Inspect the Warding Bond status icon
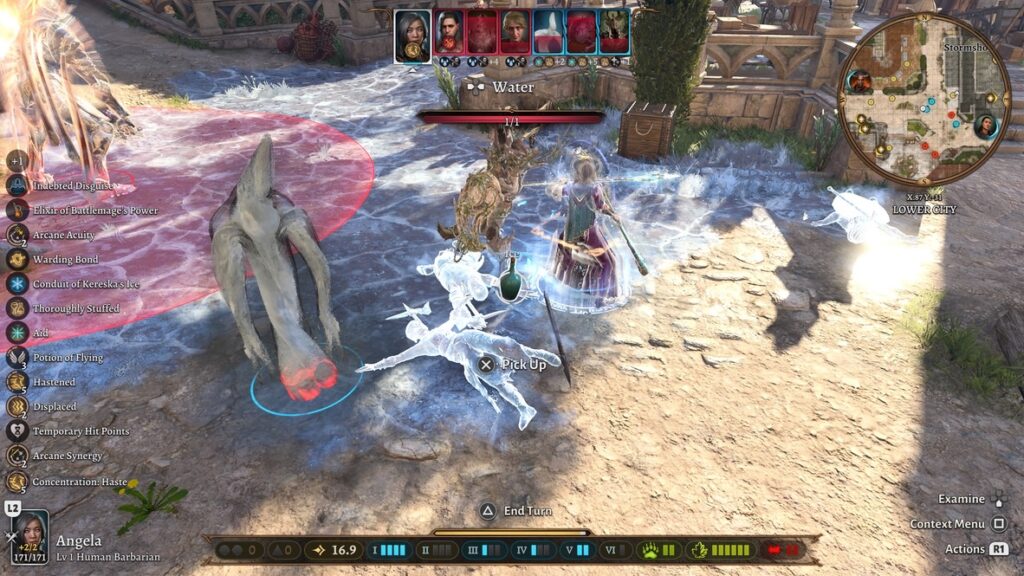The height and width of the screenshot is (576, 1024). (x=17, y=259)
